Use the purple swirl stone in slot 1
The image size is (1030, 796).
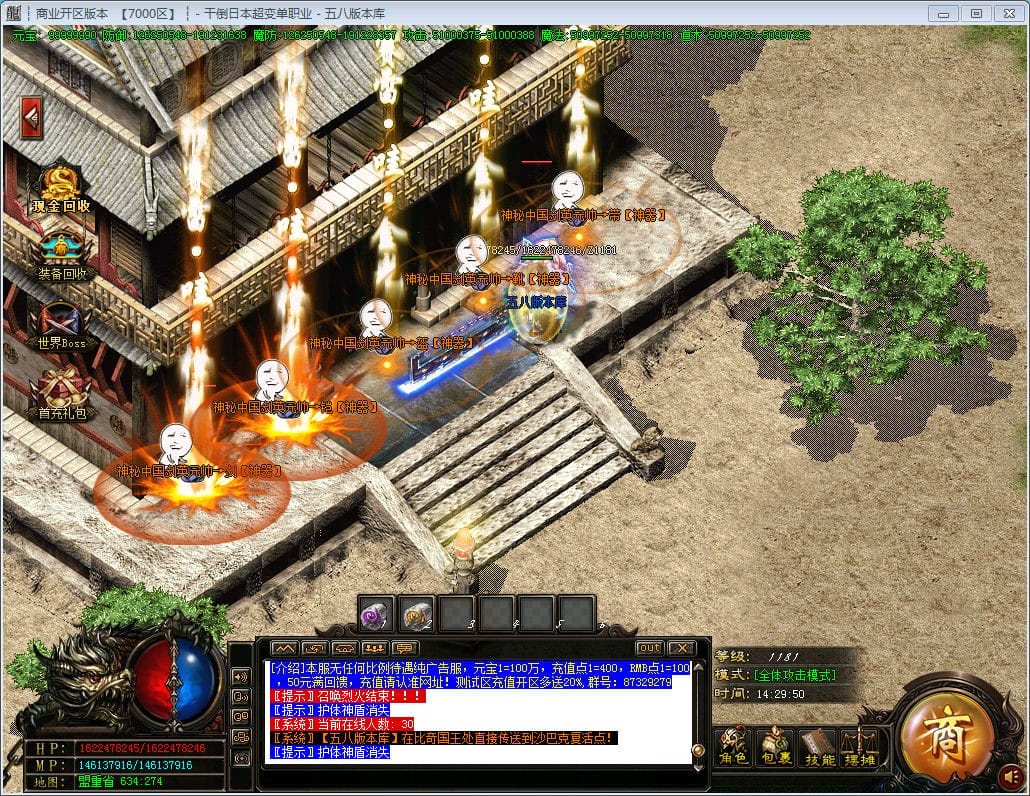coord(378,613)
